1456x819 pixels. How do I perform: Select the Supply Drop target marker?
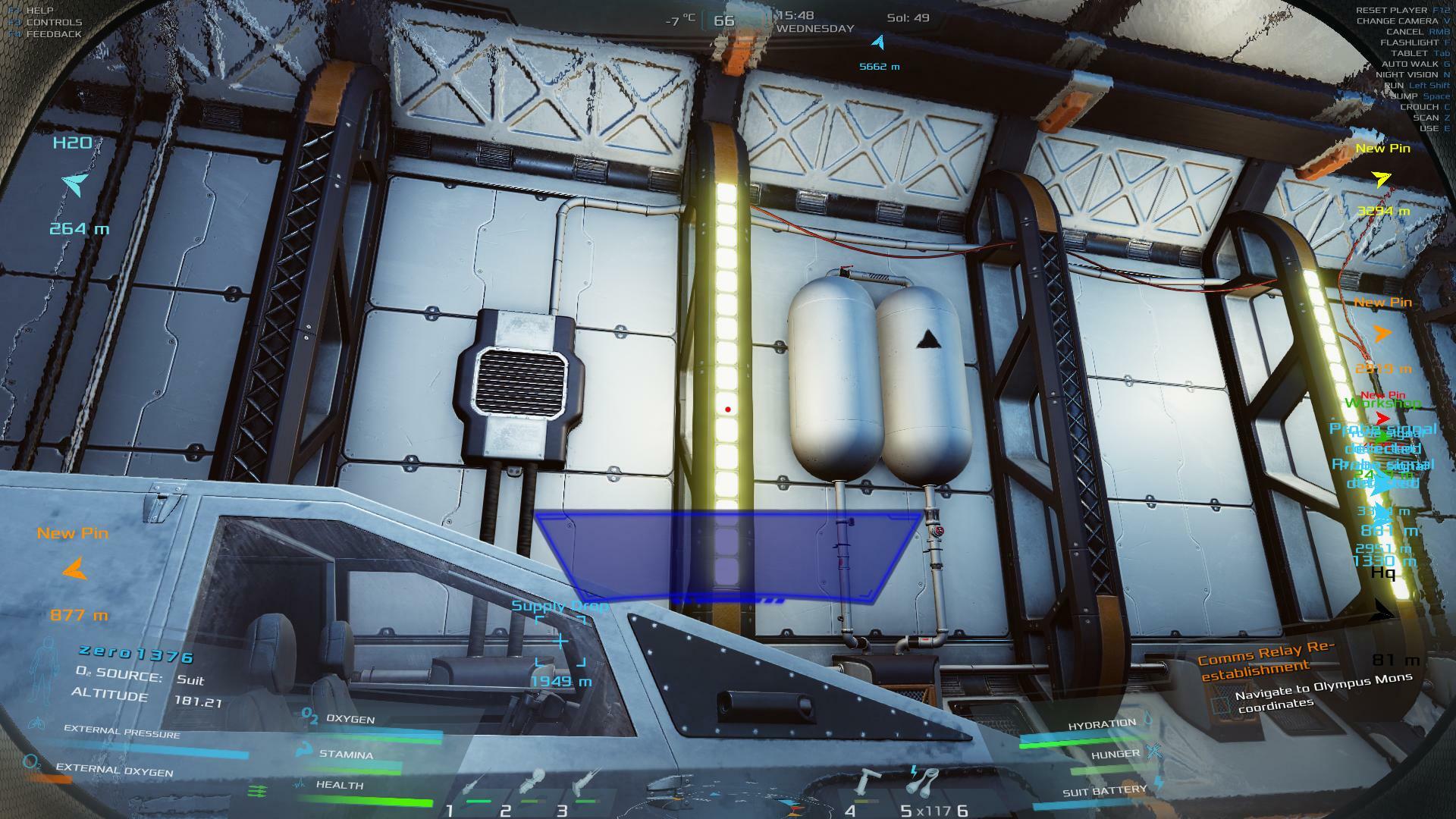click(560, 642)
